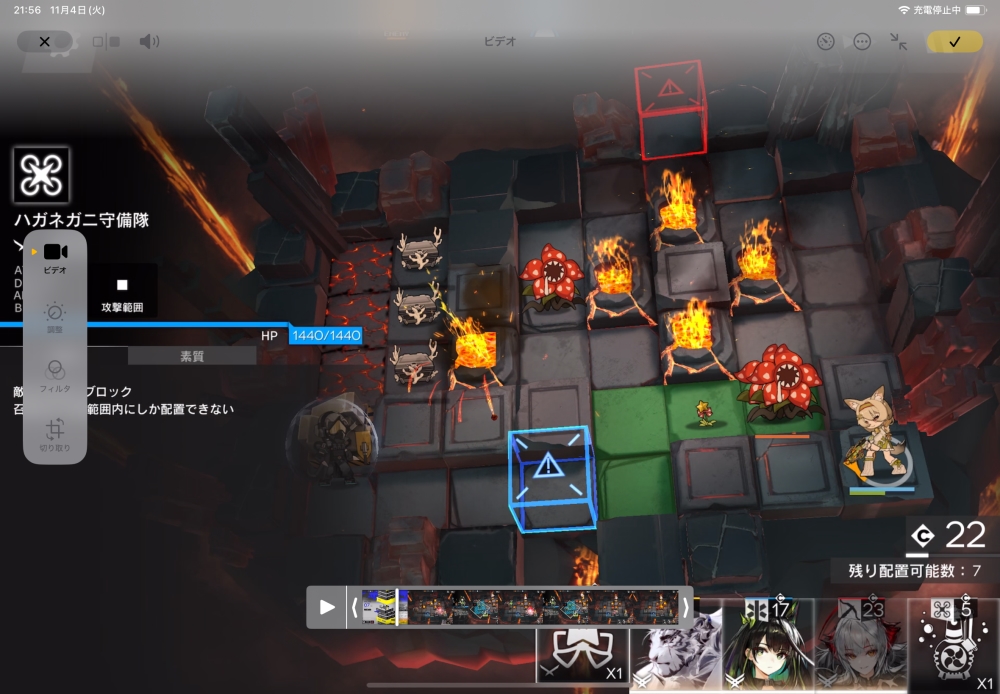This screenshot has width=1000, height=694.
Task: Choose the dark-haired operator costing 17
Action: click(x=767, y=646)
